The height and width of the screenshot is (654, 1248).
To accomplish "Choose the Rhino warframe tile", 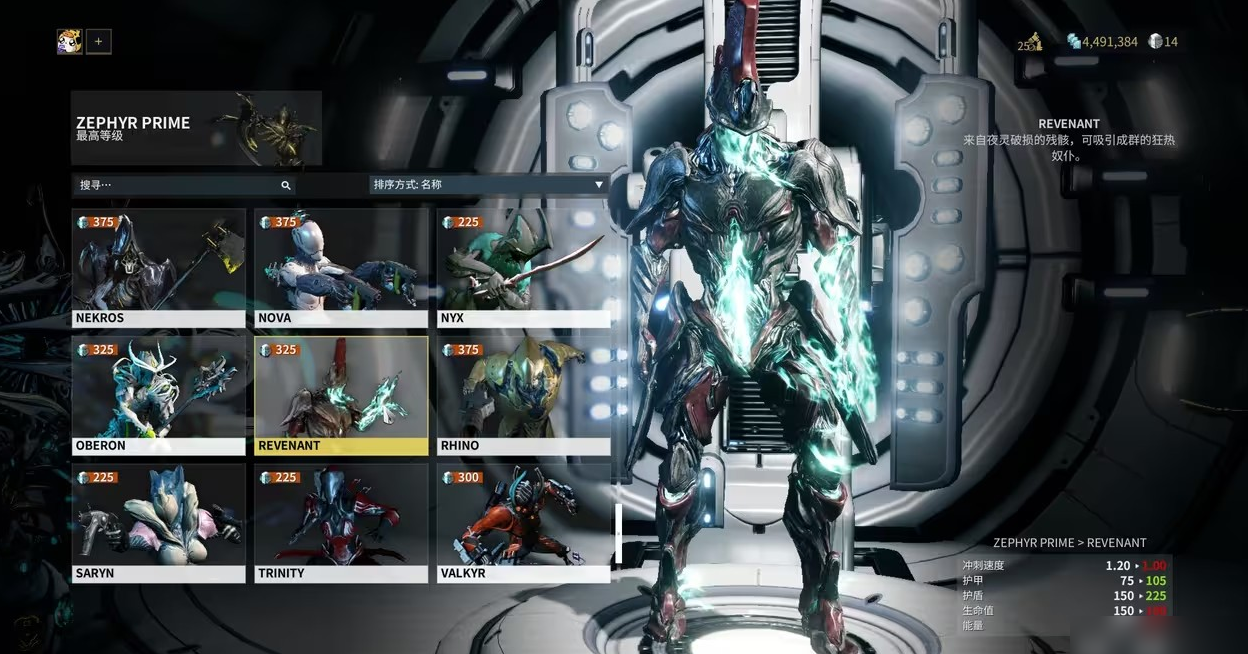I will [x=523, y=395].
